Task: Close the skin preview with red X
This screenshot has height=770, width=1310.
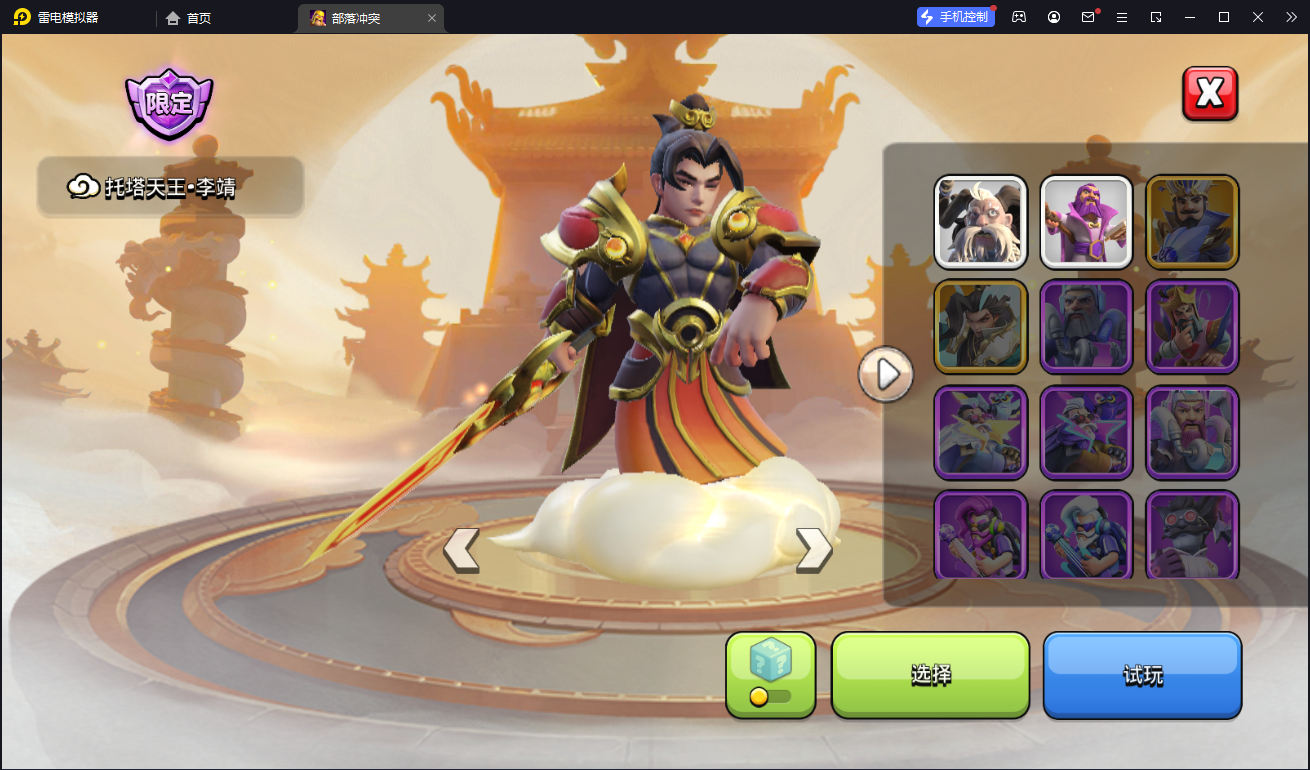Action: pyautogui.click(x=1210, y=94)
